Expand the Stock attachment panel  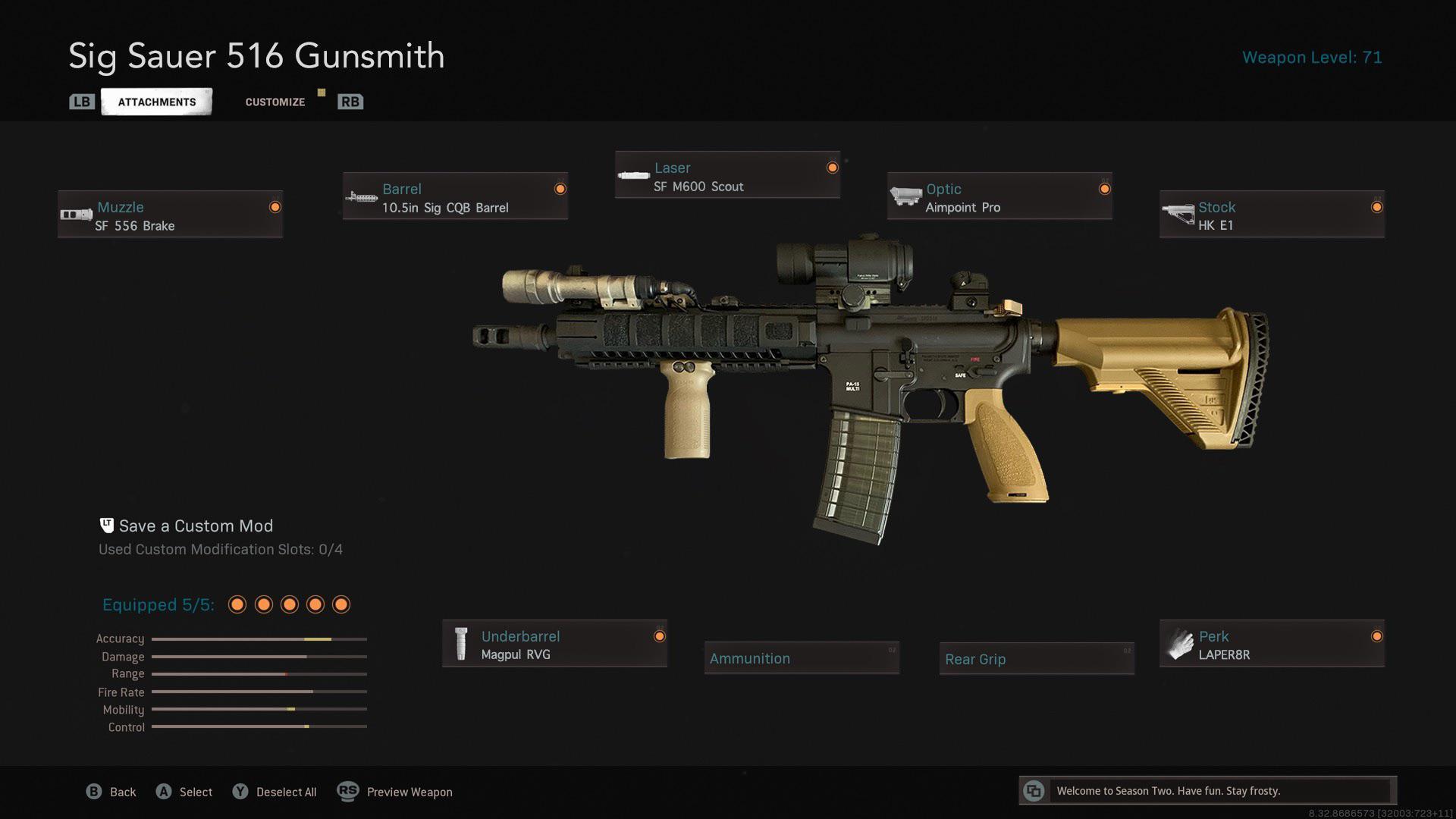click(1272, 215)
